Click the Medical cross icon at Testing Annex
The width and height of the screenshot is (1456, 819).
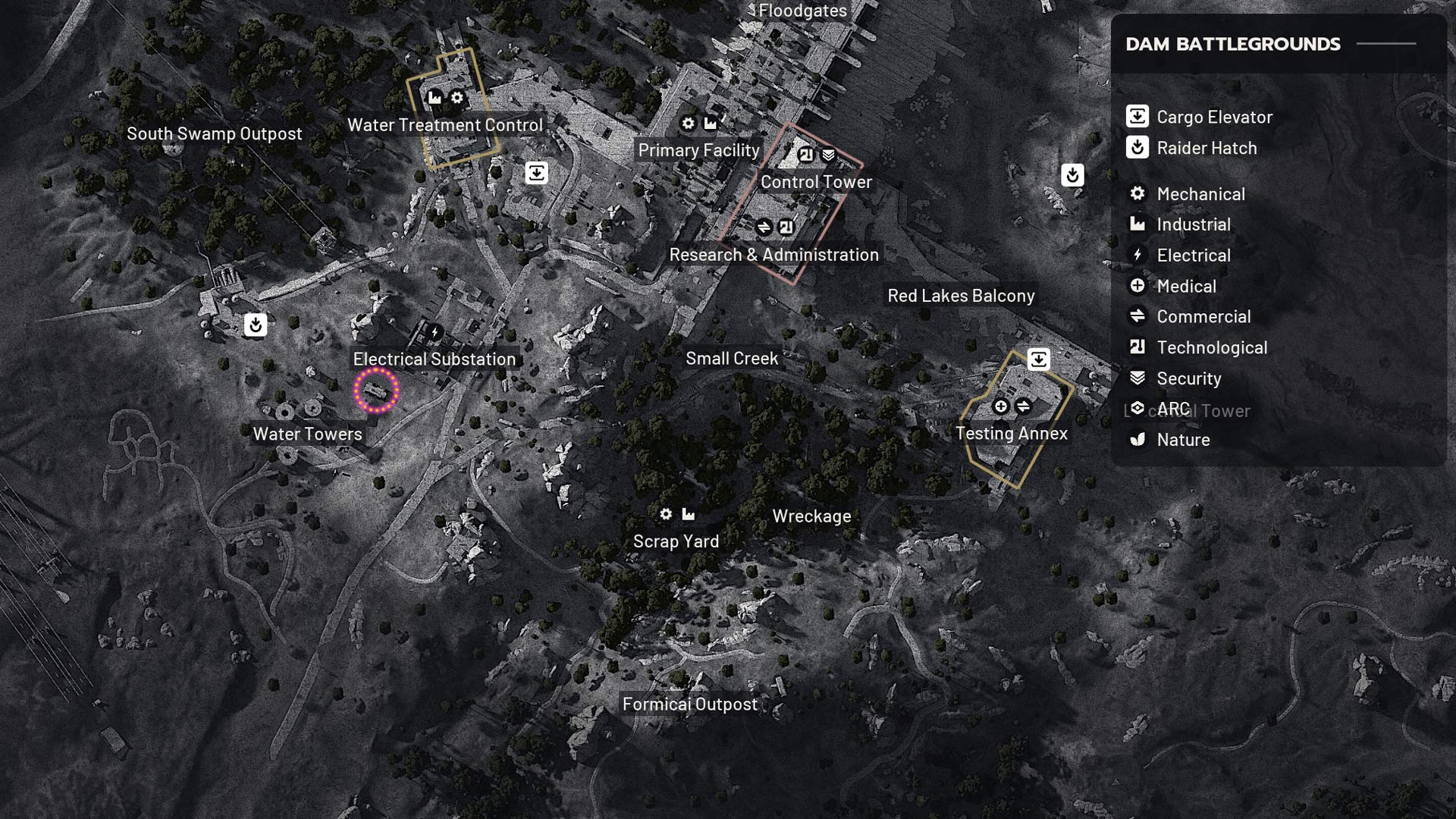(1000, 406)
